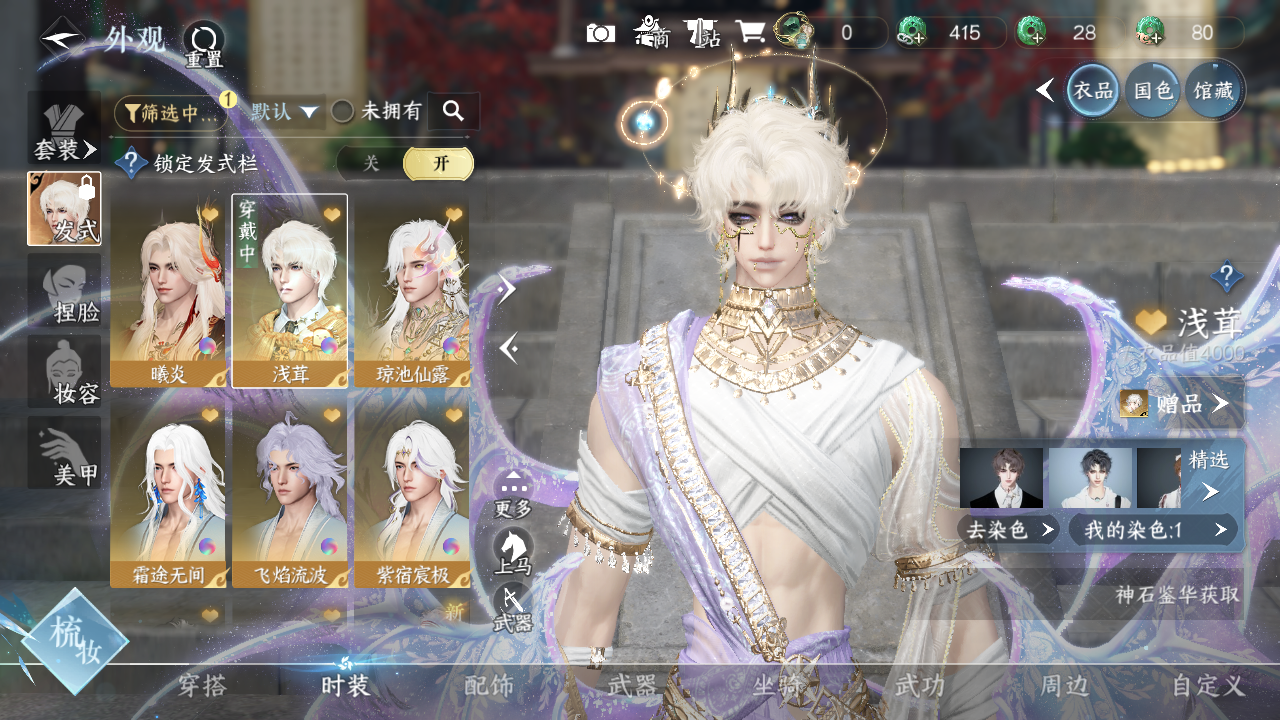Open the hairstyle search magnifier
Image resolution: width=1280 pixels, height=720 pixels.
click(x=453, y=111)
